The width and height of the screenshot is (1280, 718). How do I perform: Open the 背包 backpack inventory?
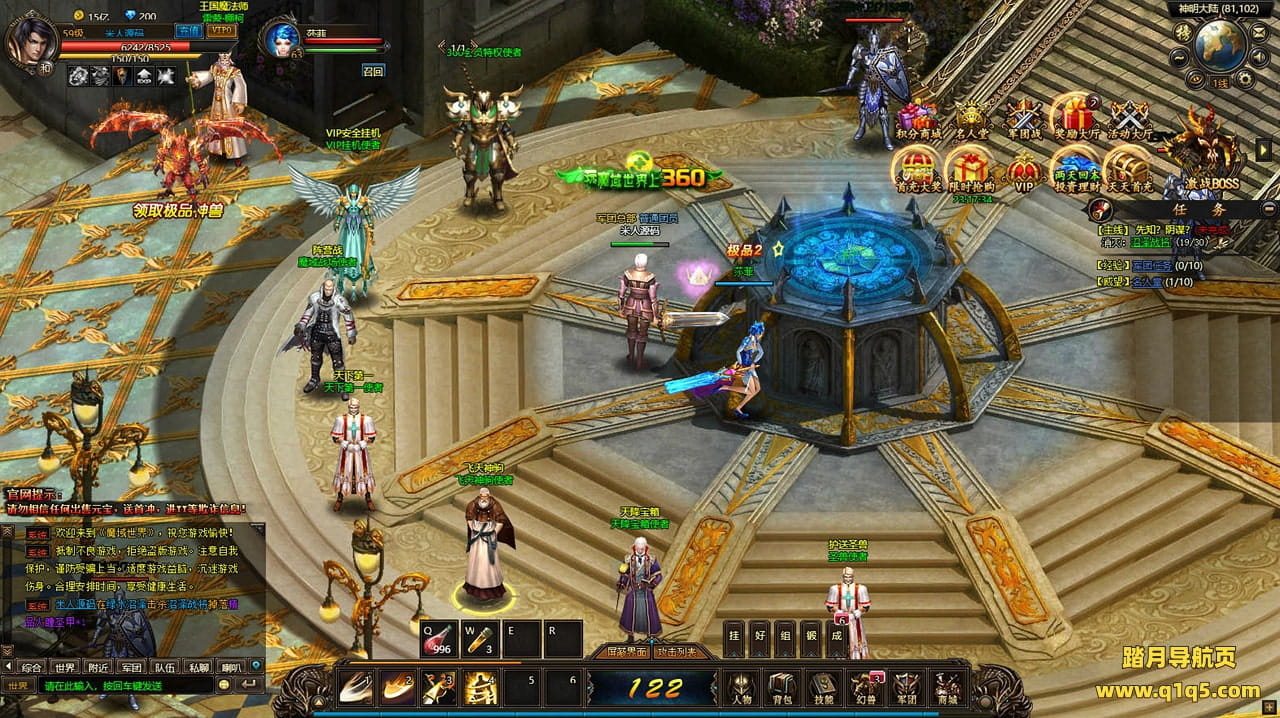click(x=780, y=686)
